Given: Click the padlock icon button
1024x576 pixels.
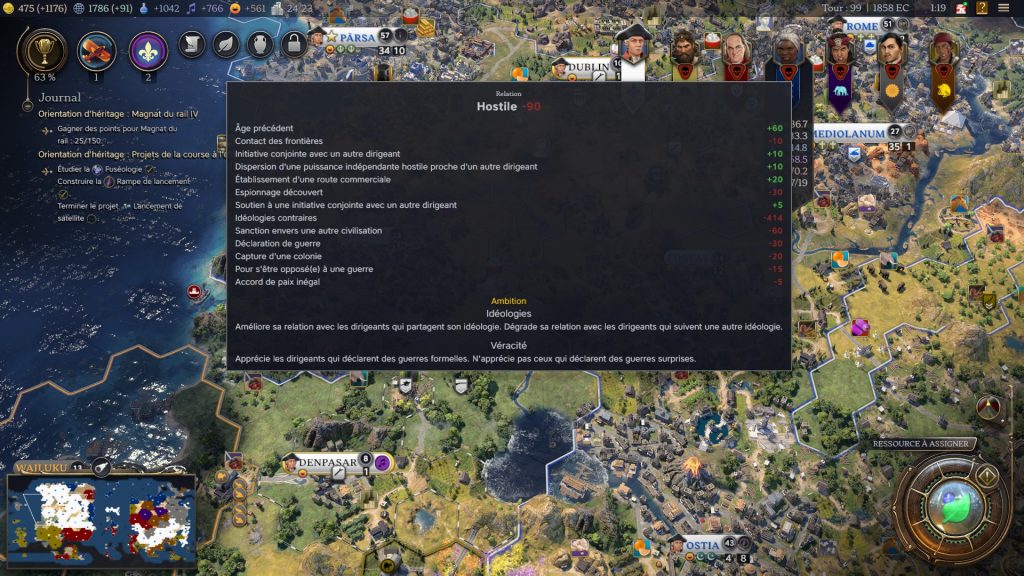Looking at the screenshot, I should point(293,44).
